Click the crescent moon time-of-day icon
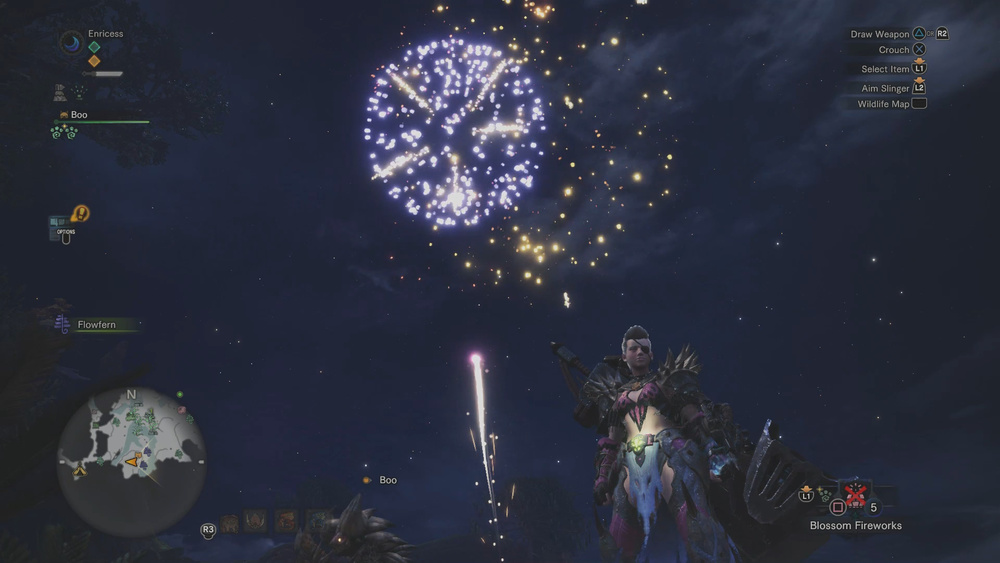The width and height of the screenshot is (1000, 563). pos(70,42)
